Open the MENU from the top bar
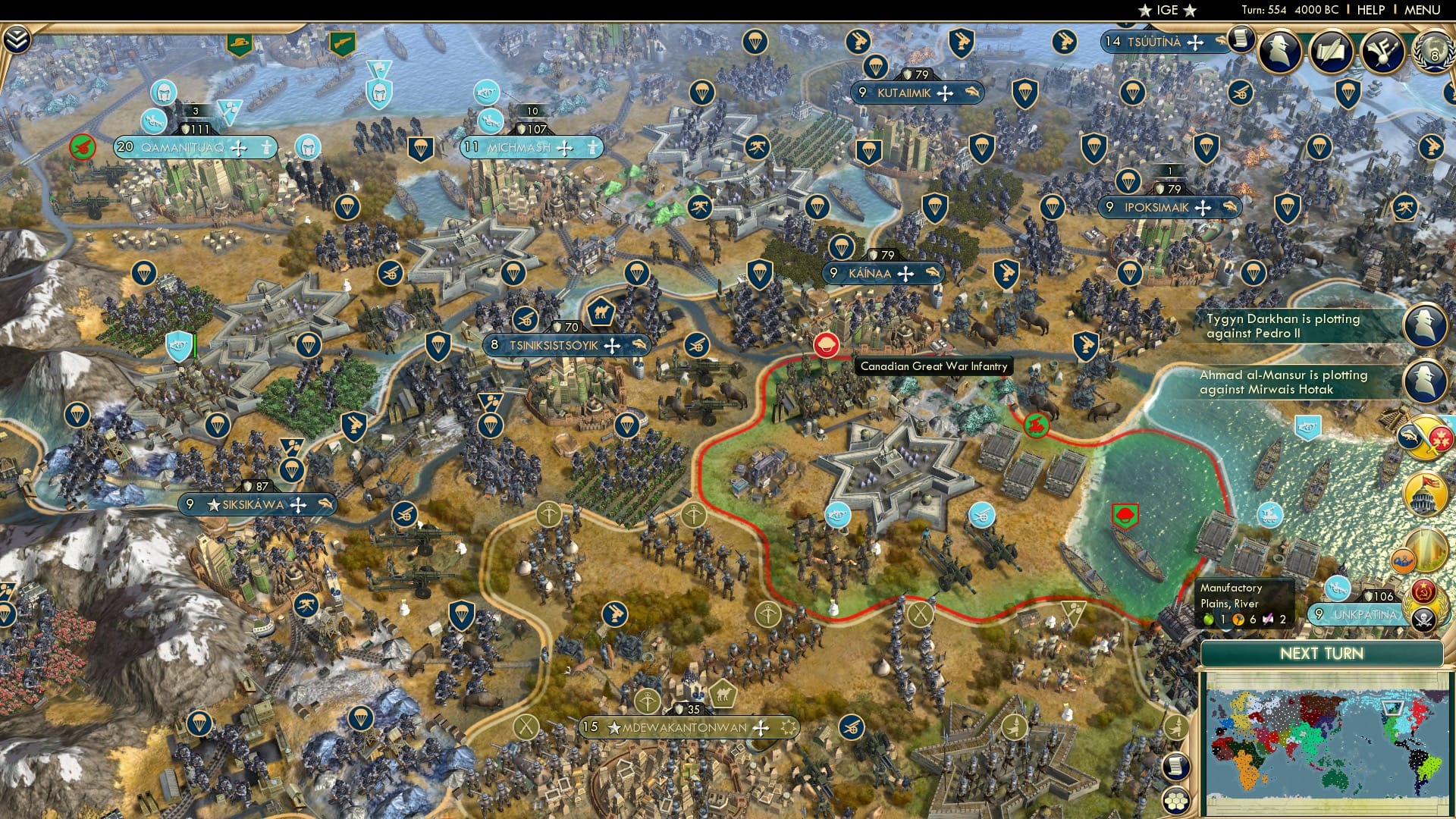1456x819 pixels. 1423,9
